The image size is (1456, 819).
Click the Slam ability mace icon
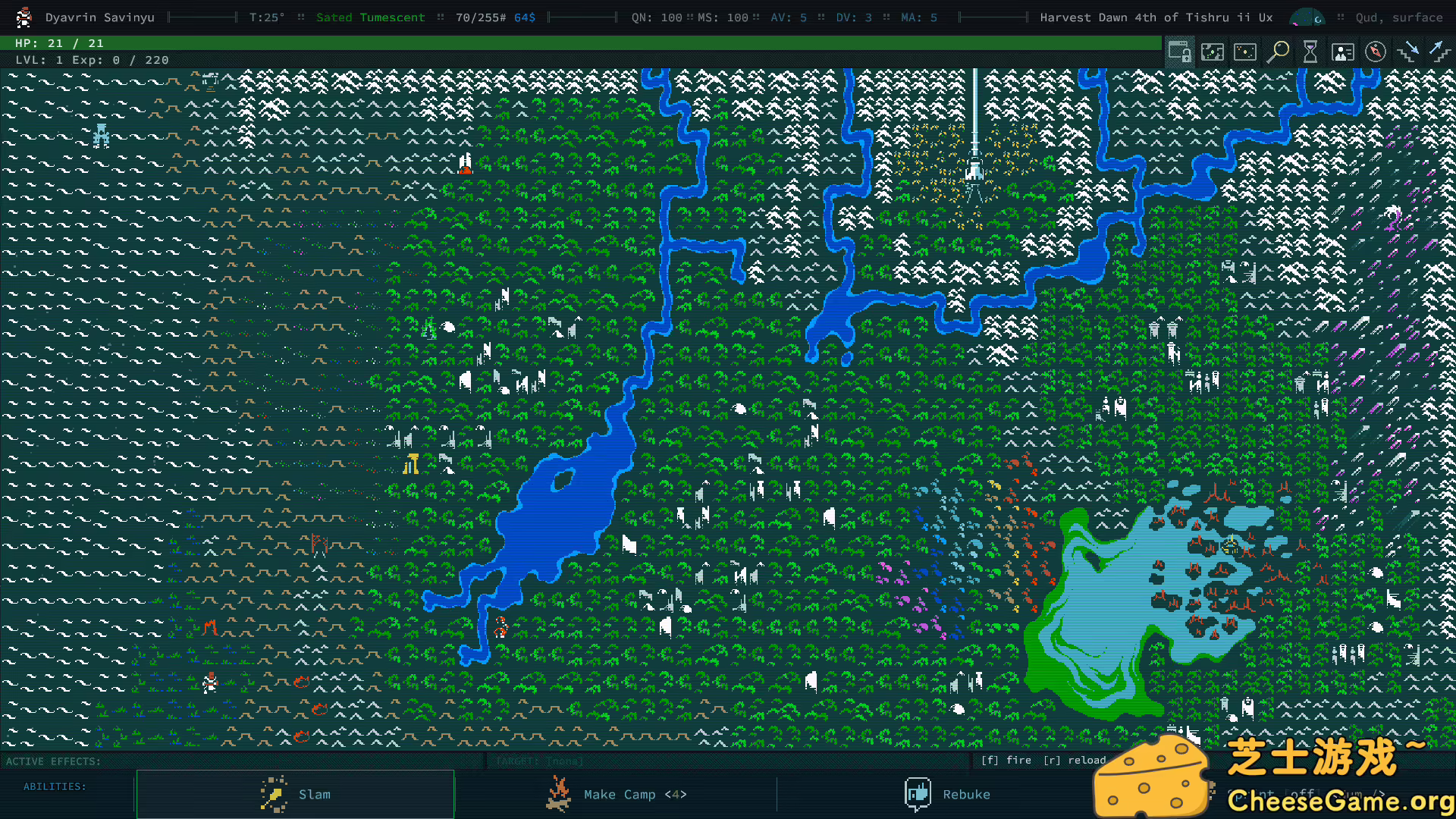click(x=273, y=794)
